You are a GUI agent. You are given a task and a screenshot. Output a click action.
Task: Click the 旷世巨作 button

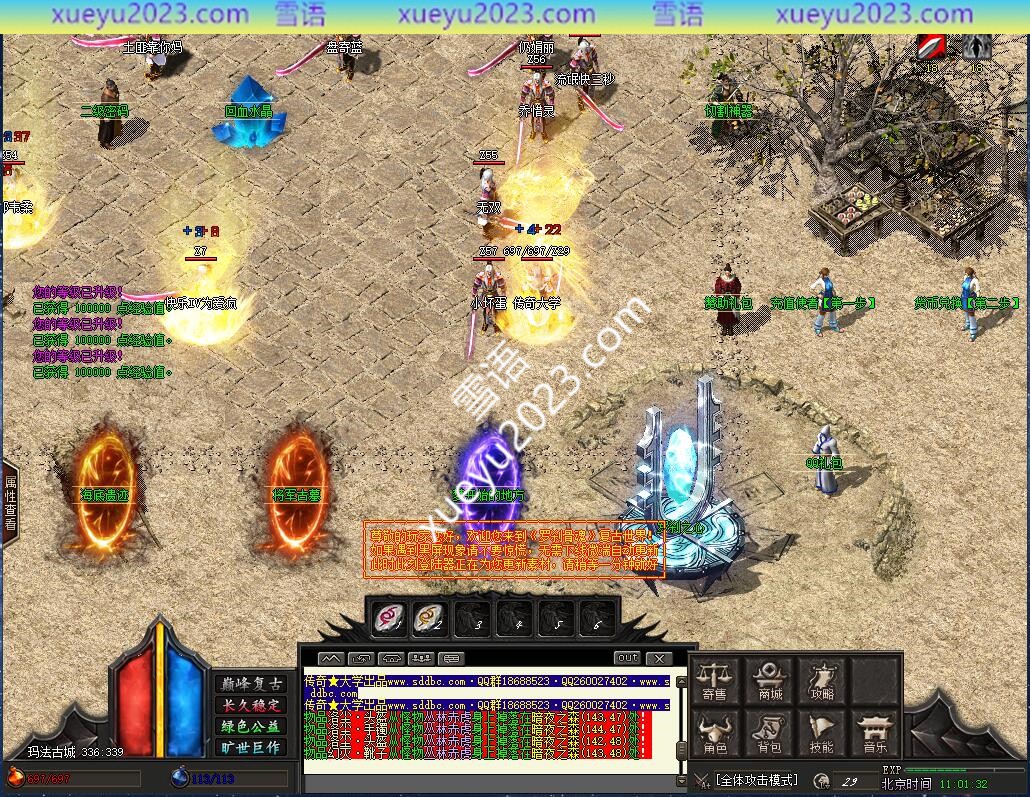tap(249, 747)
